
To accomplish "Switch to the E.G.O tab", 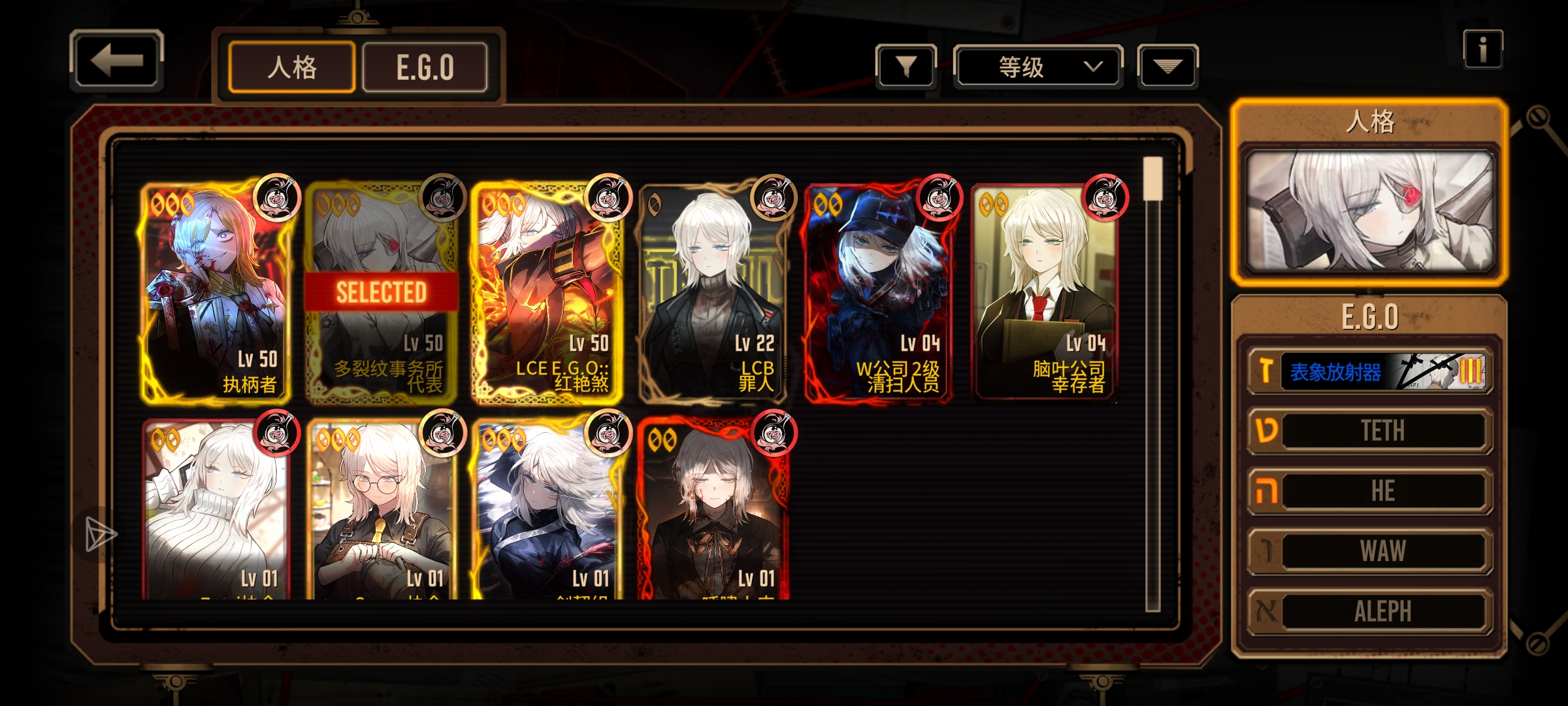I will click(425, 67).
